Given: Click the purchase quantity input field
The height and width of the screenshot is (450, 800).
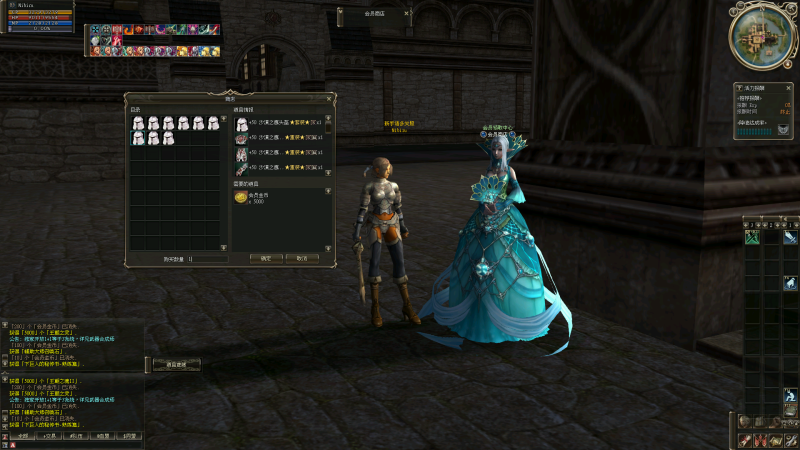Looking at the screenshot, I should pyautogui.click(x=205, y=258).
